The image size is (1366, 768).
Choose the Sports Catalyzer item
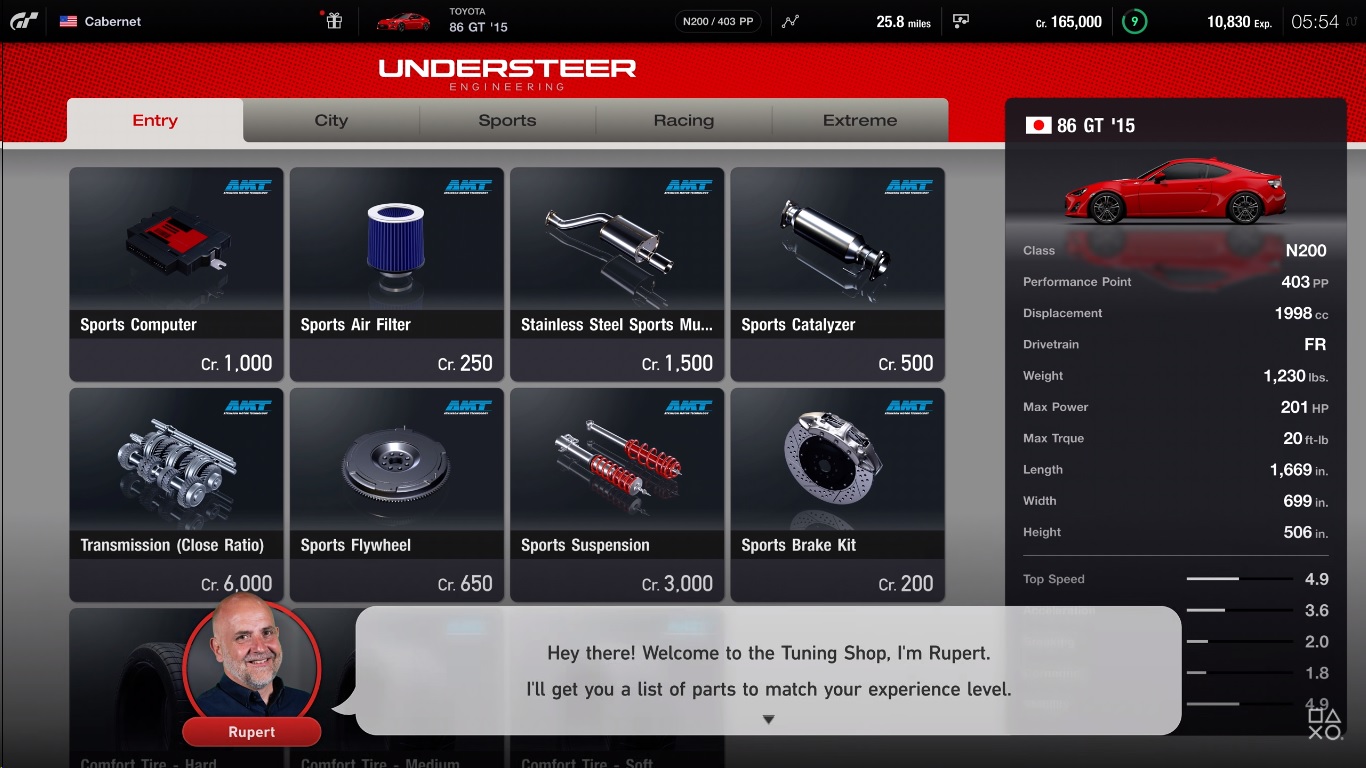838,274
